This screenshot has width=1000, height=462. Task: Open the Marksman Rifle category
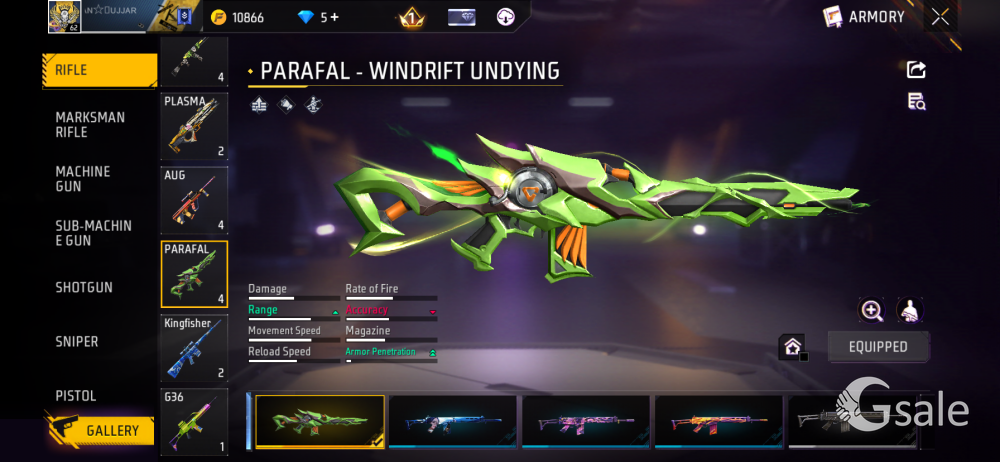point(91,125)
